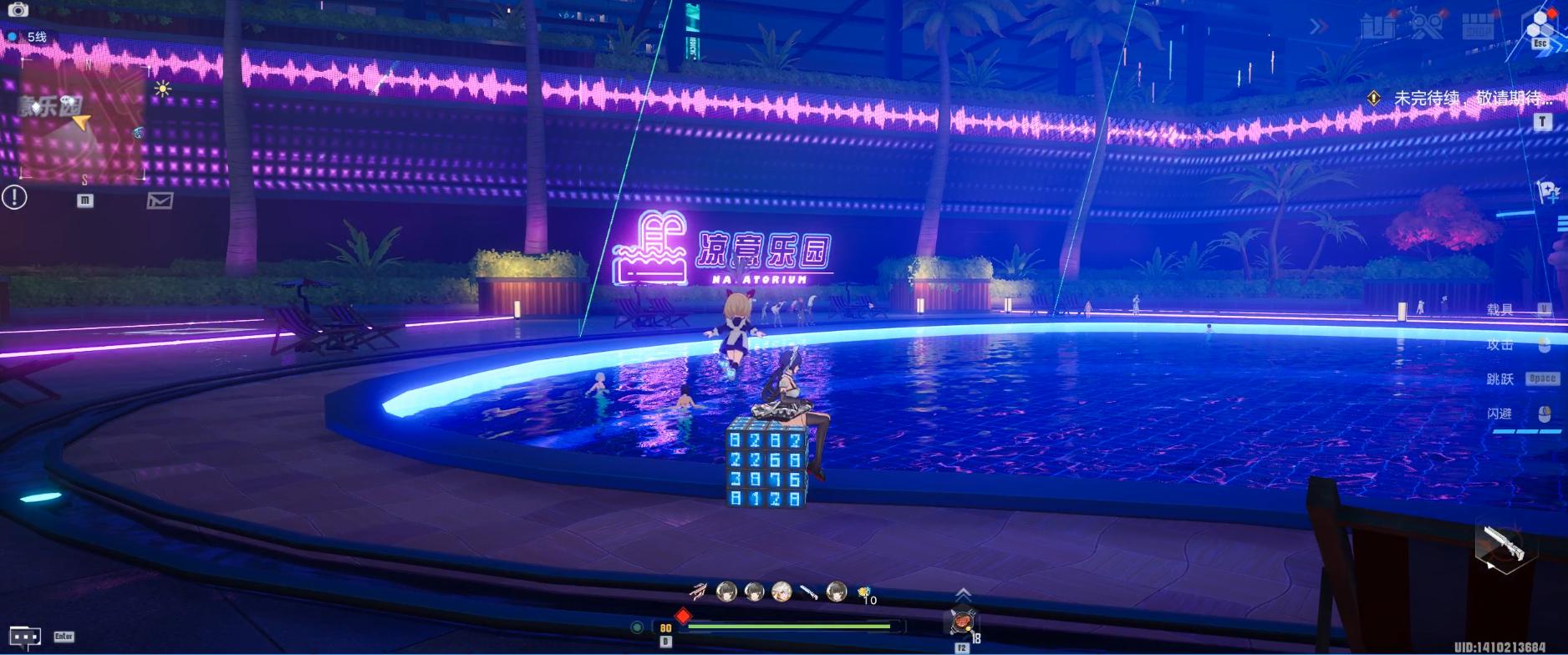
Task: Open the chat box speech bubble
Action: [24, 638]
